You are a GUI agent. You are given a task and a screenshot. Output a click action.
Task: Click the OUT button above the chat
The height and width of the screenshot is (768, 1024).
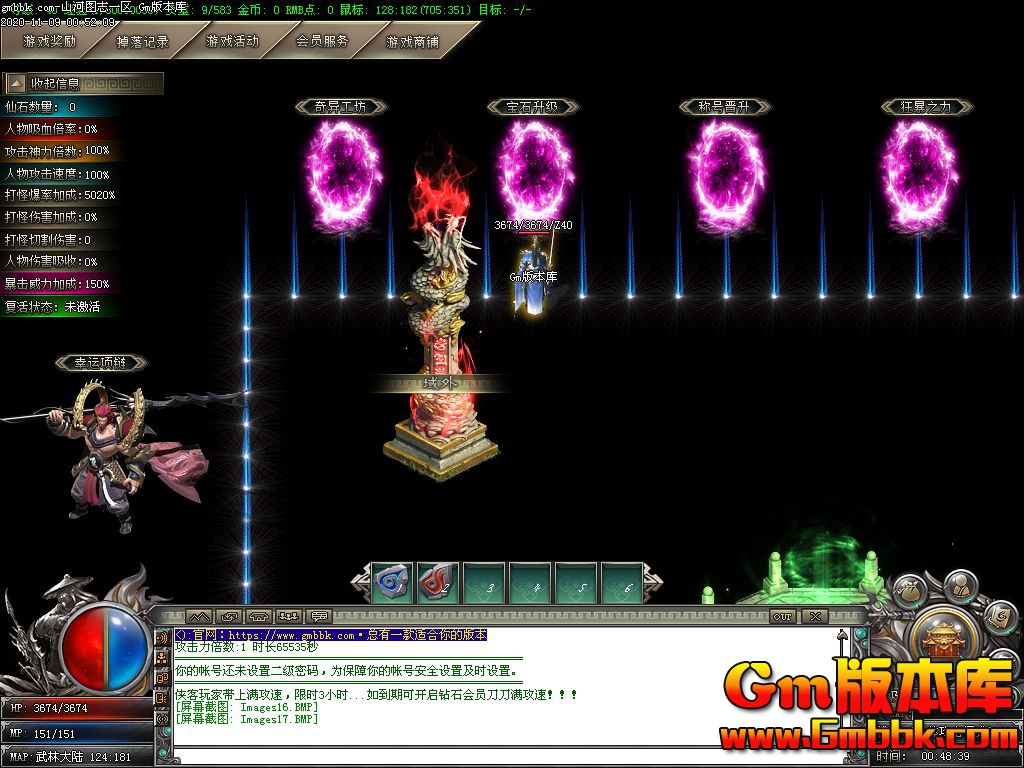(x=782, y=617)
